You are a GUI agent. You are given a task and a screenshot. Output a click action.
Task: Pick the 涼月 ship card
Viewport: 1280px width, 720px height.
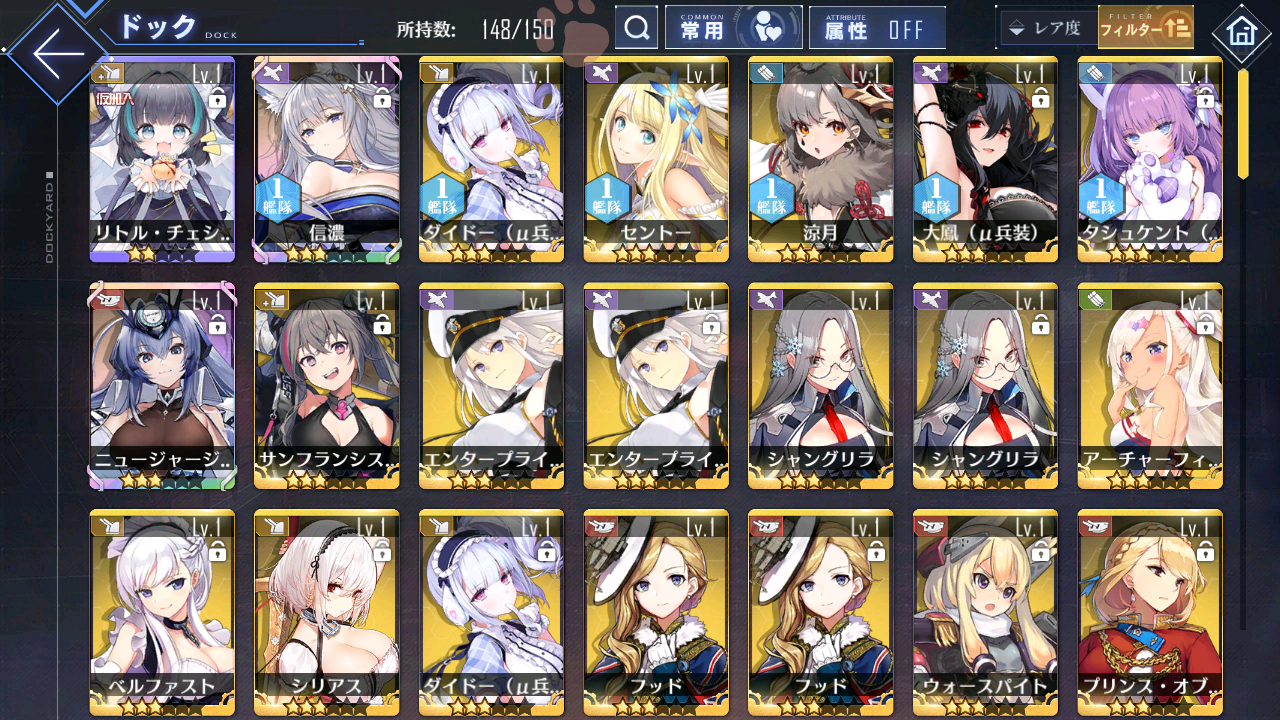(820, 158)
